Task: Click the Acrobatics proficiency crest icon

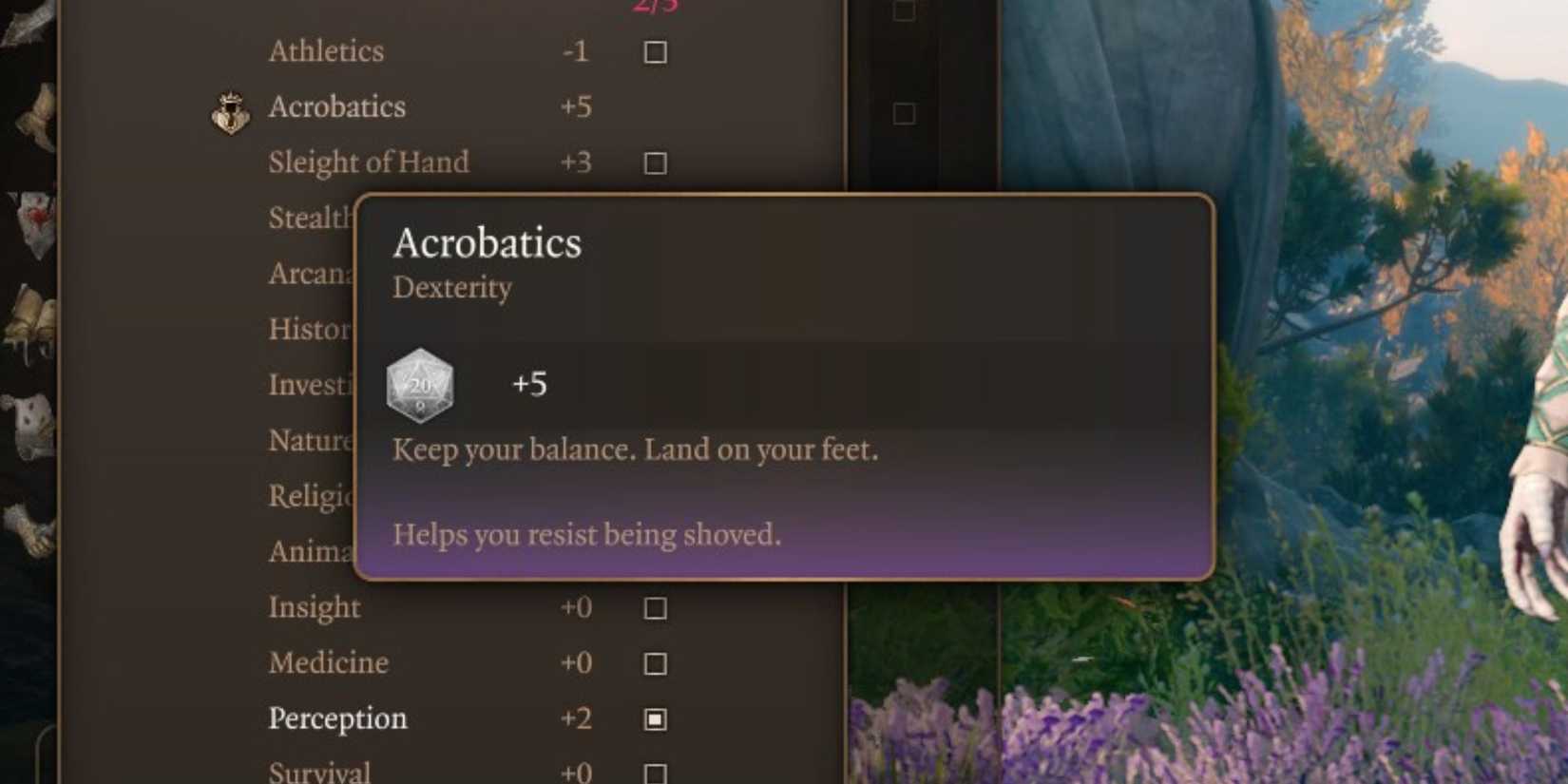Action: coord(228,114)
